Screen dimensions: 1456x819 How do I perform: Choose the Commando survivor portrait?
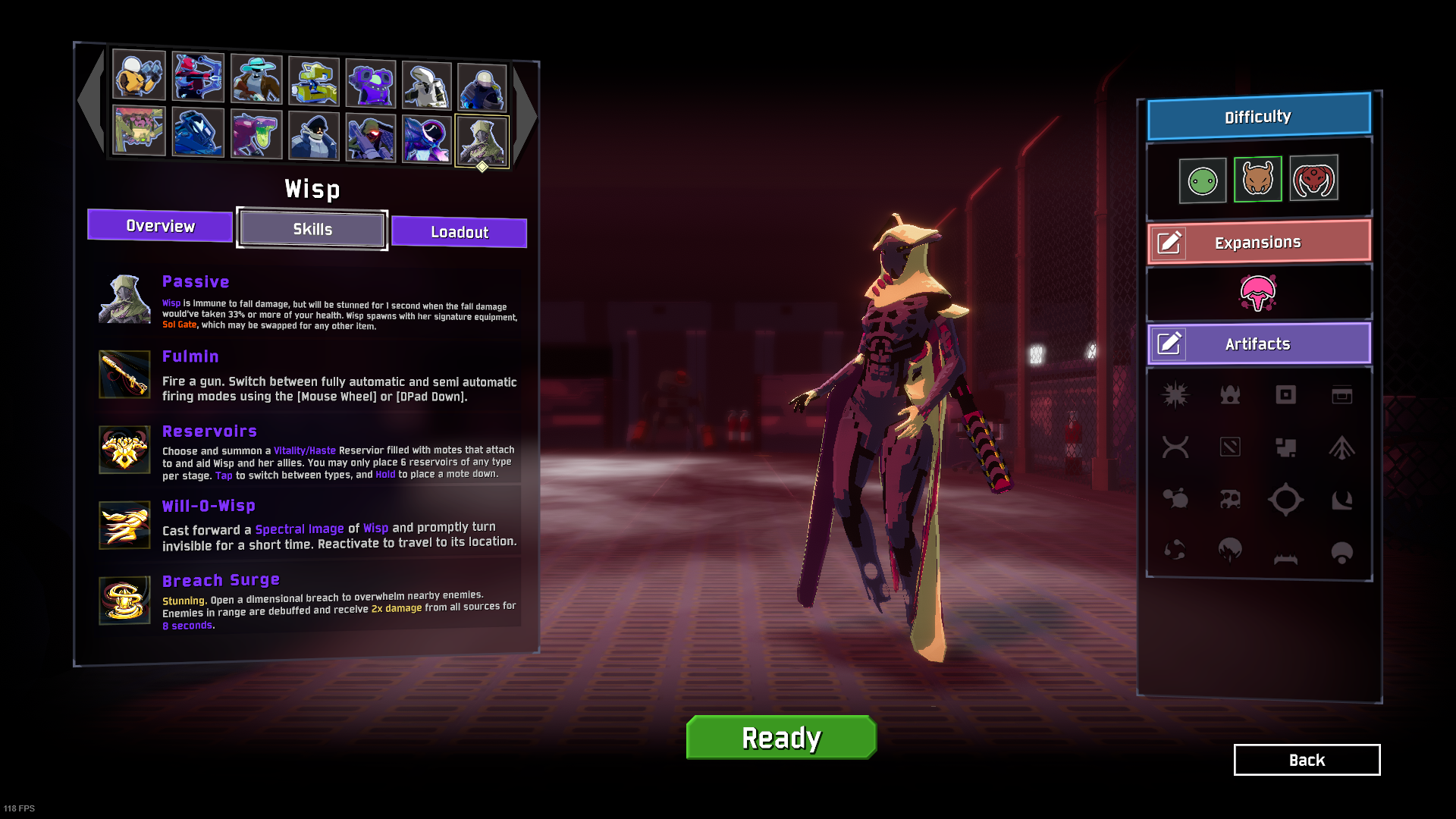point(139,75)
